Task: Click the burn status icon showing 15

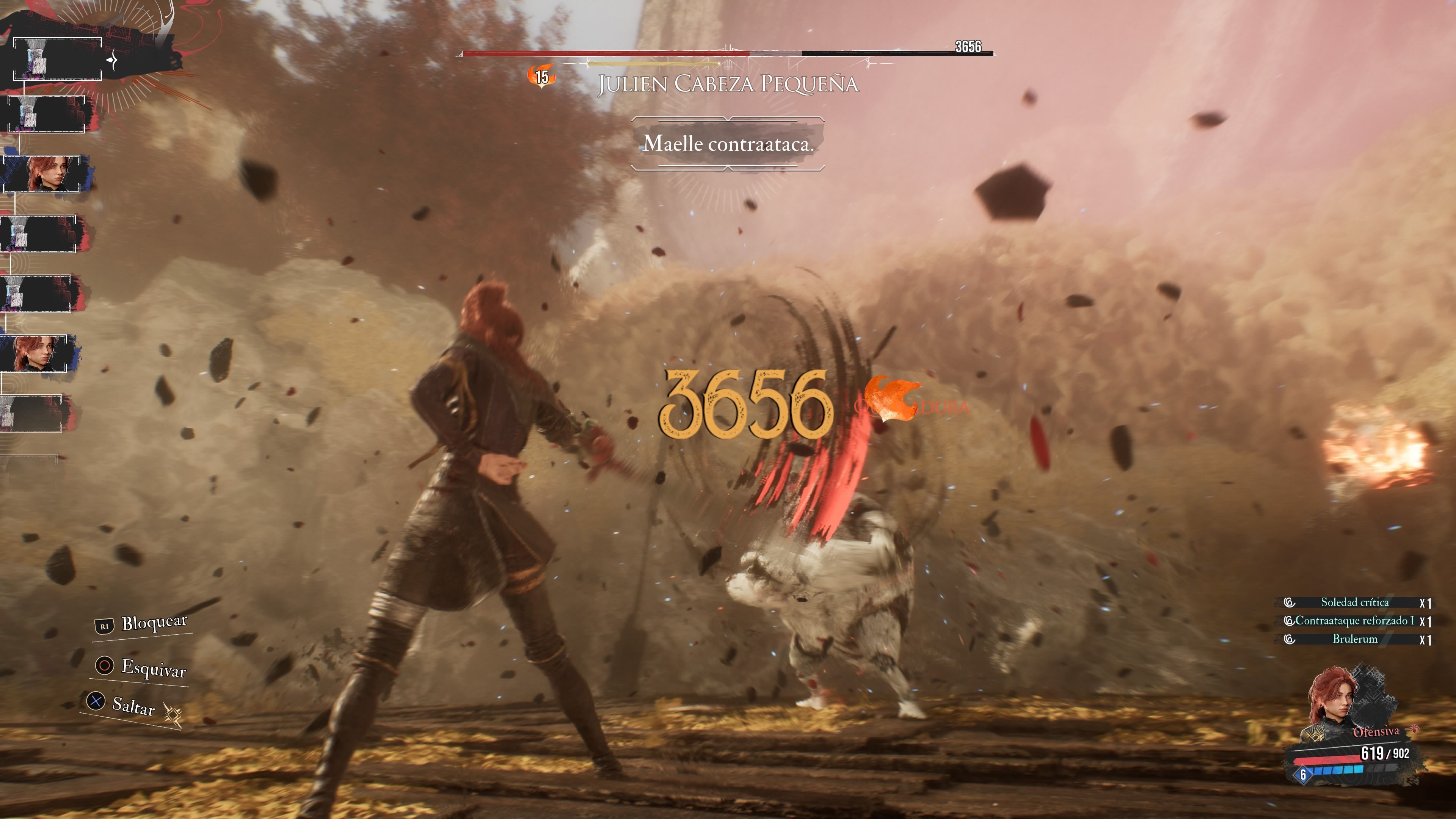Action: tap(541, 76)
